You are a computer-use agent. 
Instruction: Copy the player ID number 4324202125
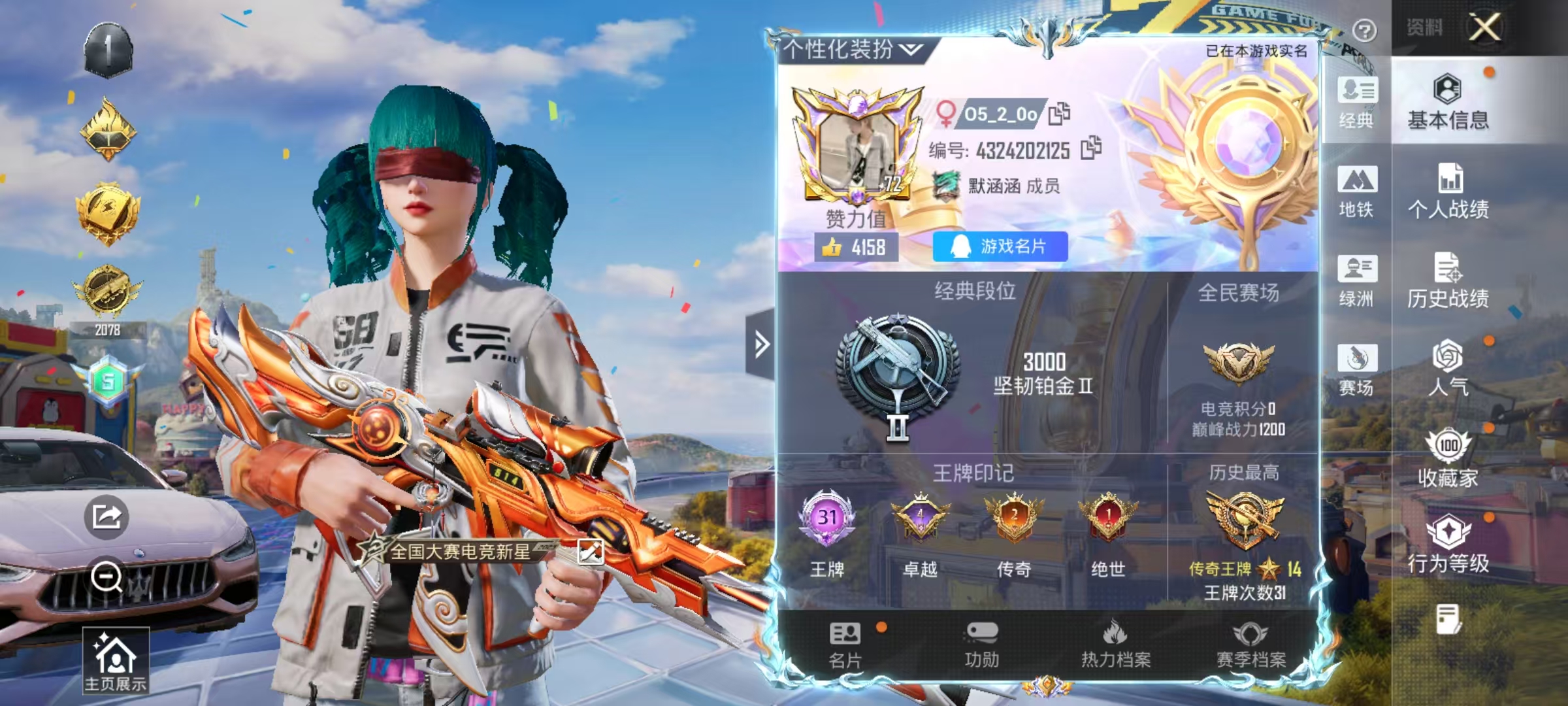(x=1090, y=149)
